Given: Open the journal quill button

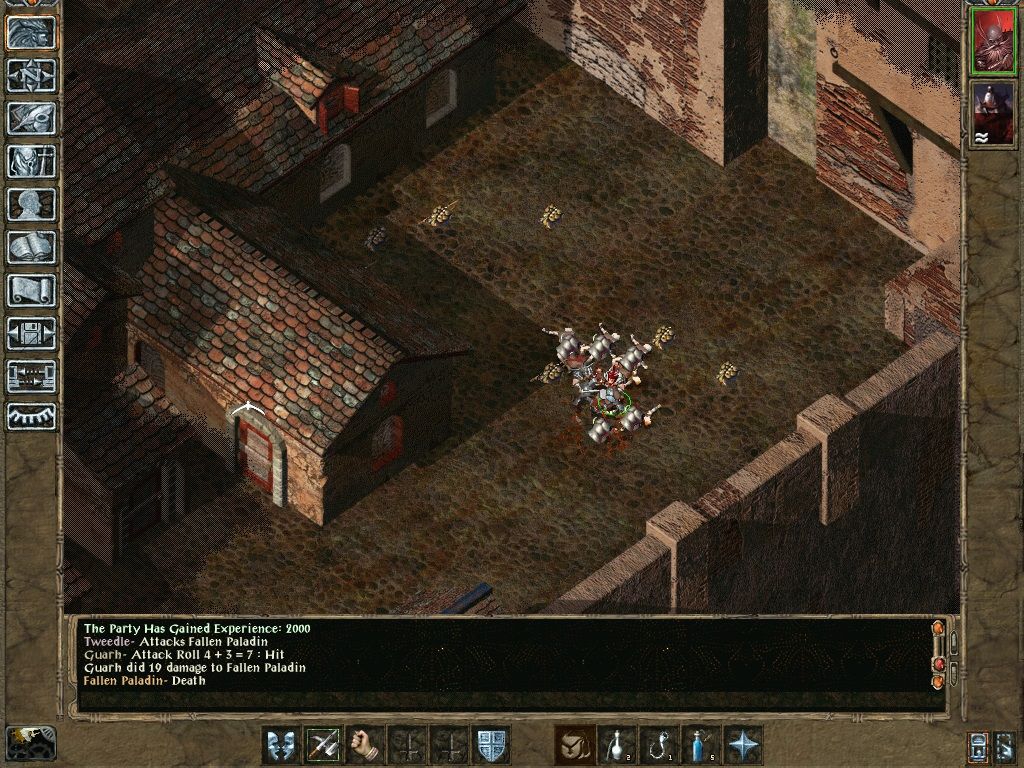Looking at the screenshot, I should coord(31,118).
